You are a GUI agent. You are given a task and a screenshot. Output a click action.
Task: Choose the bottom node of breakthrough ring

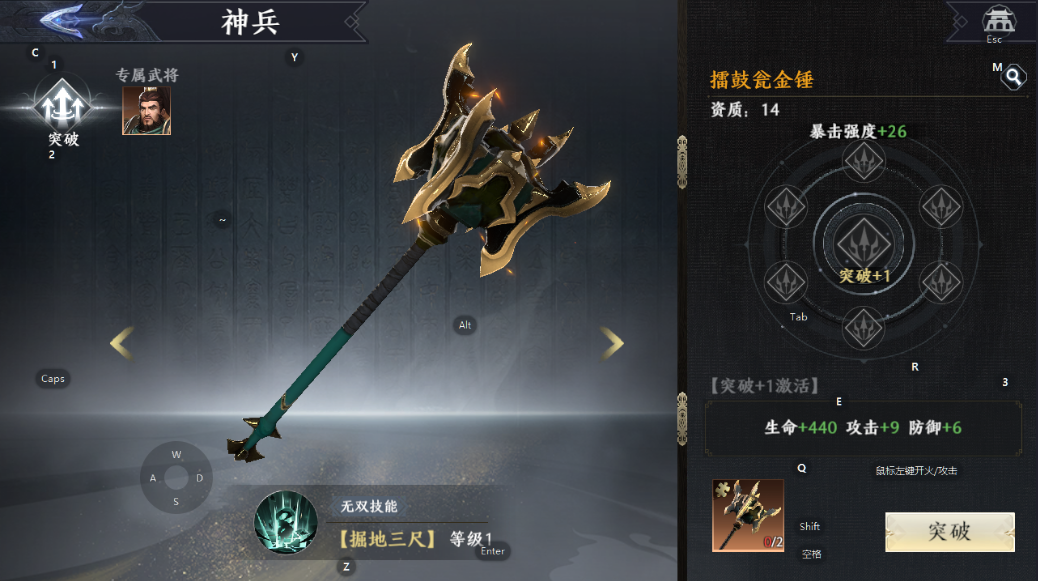[863, 327]
